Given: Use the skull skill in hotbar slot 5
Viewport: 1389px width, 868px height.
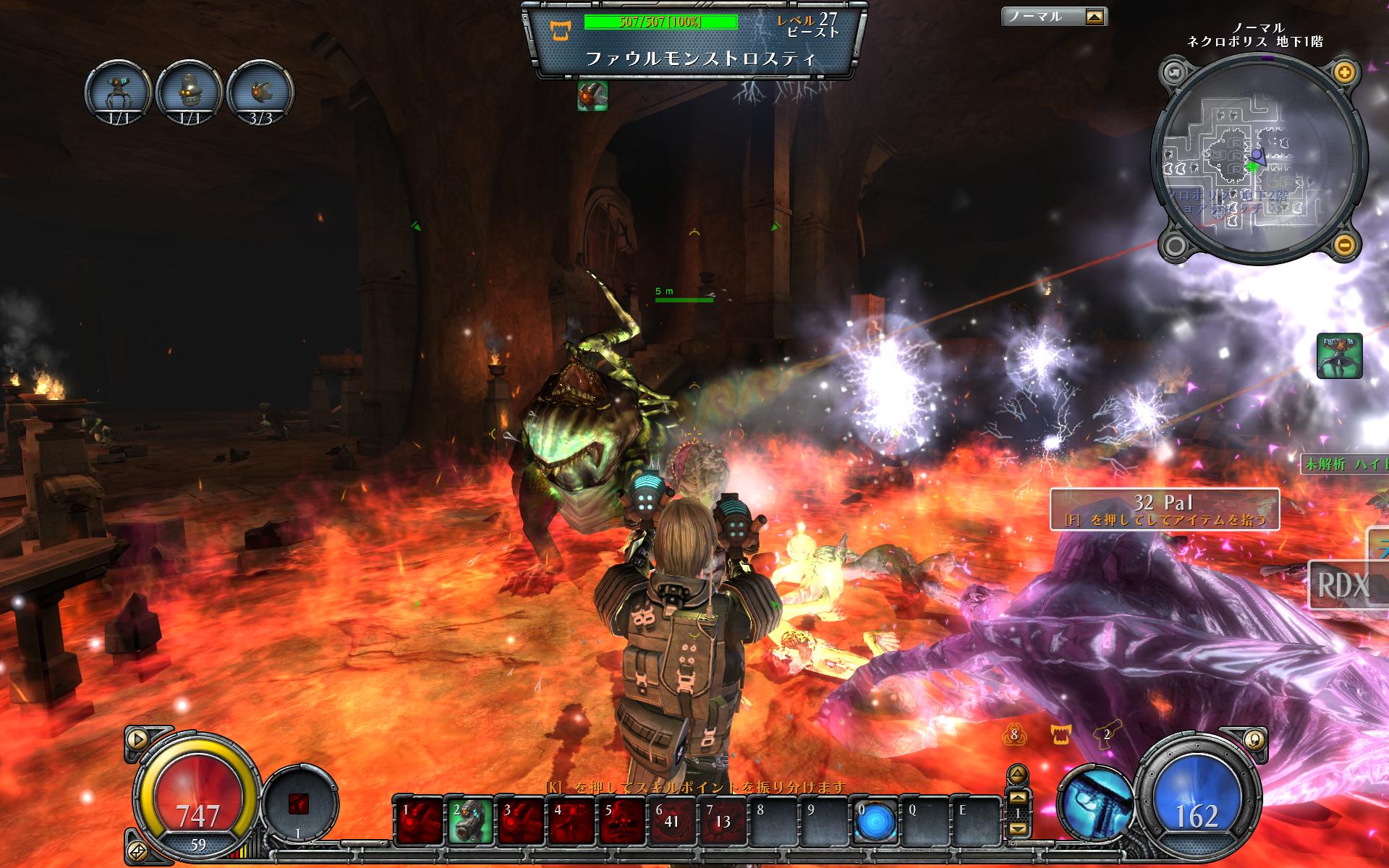Looking at the screenshot, I should [x=622, y=821].
